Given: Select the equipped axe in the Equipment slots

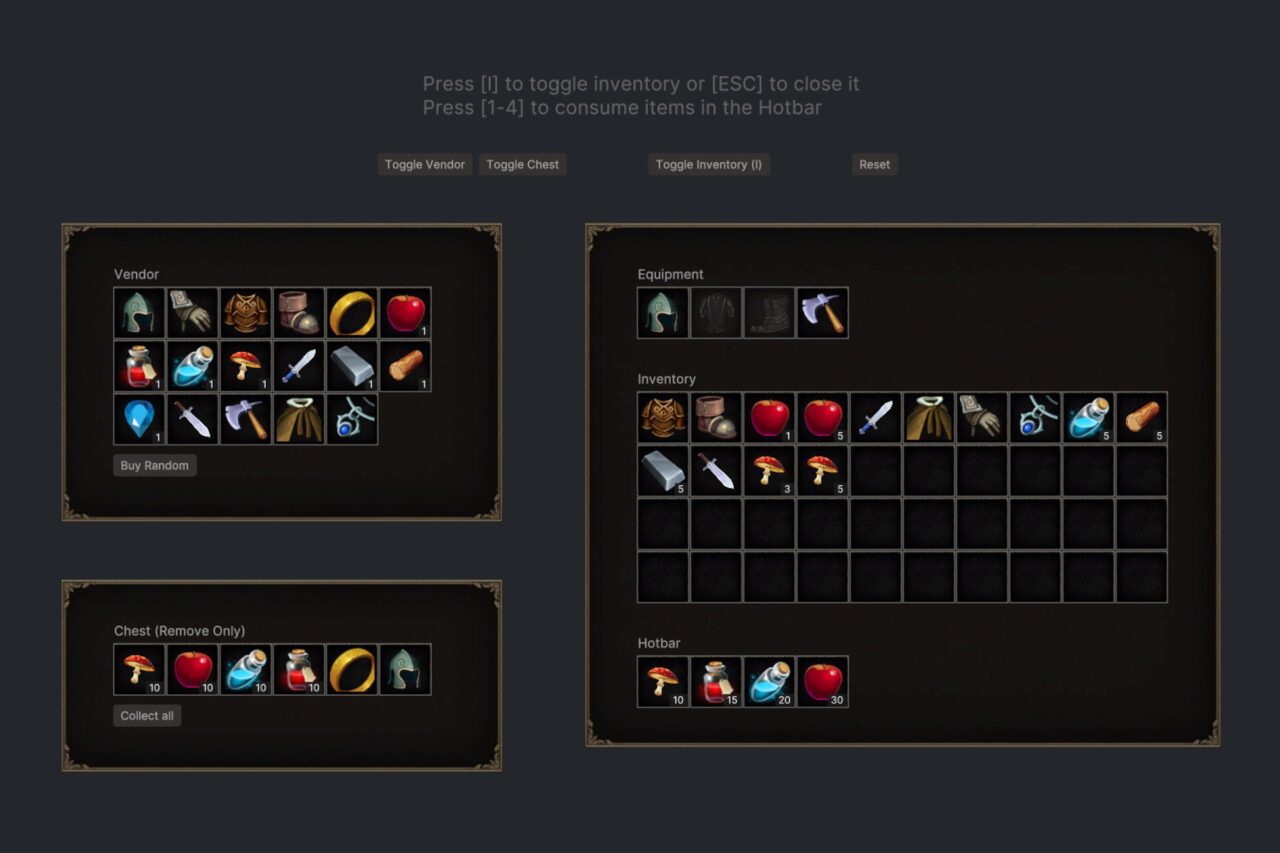Looking at the screenshot, I should point(822,311).
